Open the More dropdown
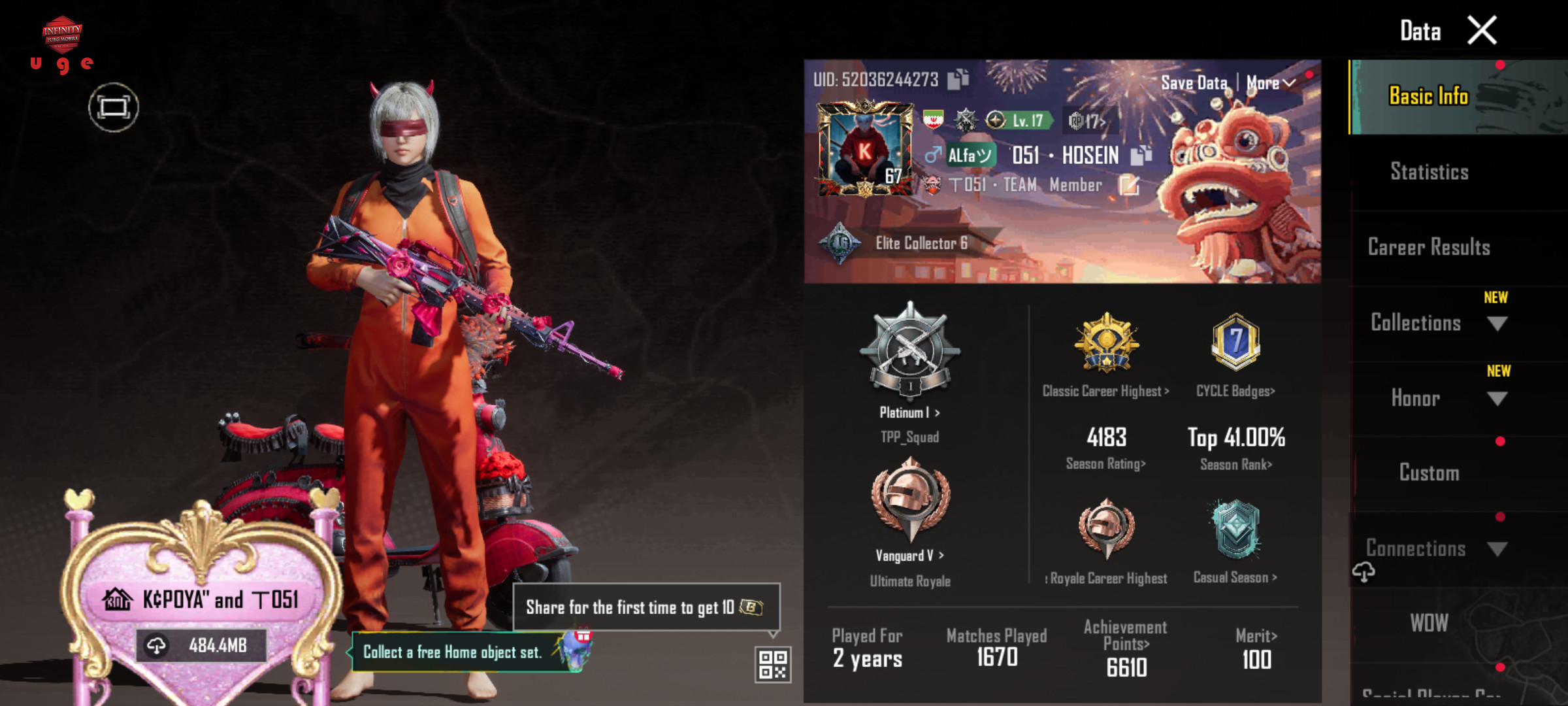Image resolution: width=1568 pixels, height=706 pixels. coord(1270,83)
